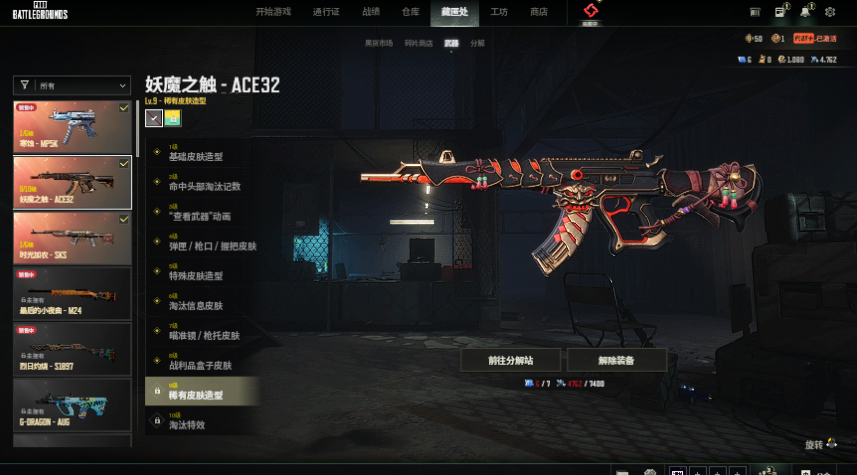Show notifications via the bell icon
Image resolution: width=857 pixels, height=475 pixels.
(x=804, y=12)
